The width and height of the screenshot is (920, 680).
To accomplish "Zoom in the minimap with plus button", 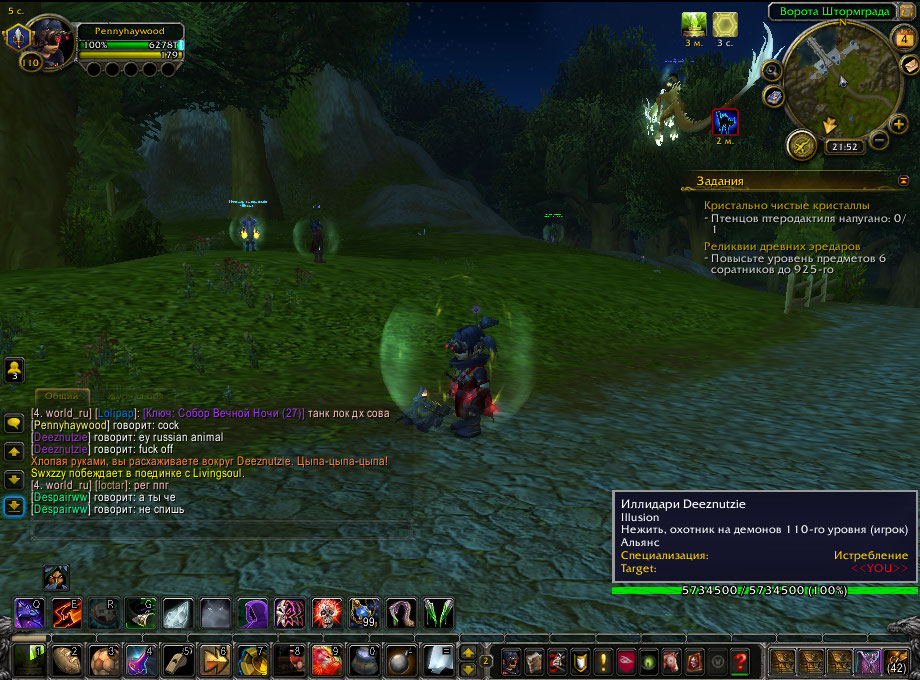I will coord(899,124).
